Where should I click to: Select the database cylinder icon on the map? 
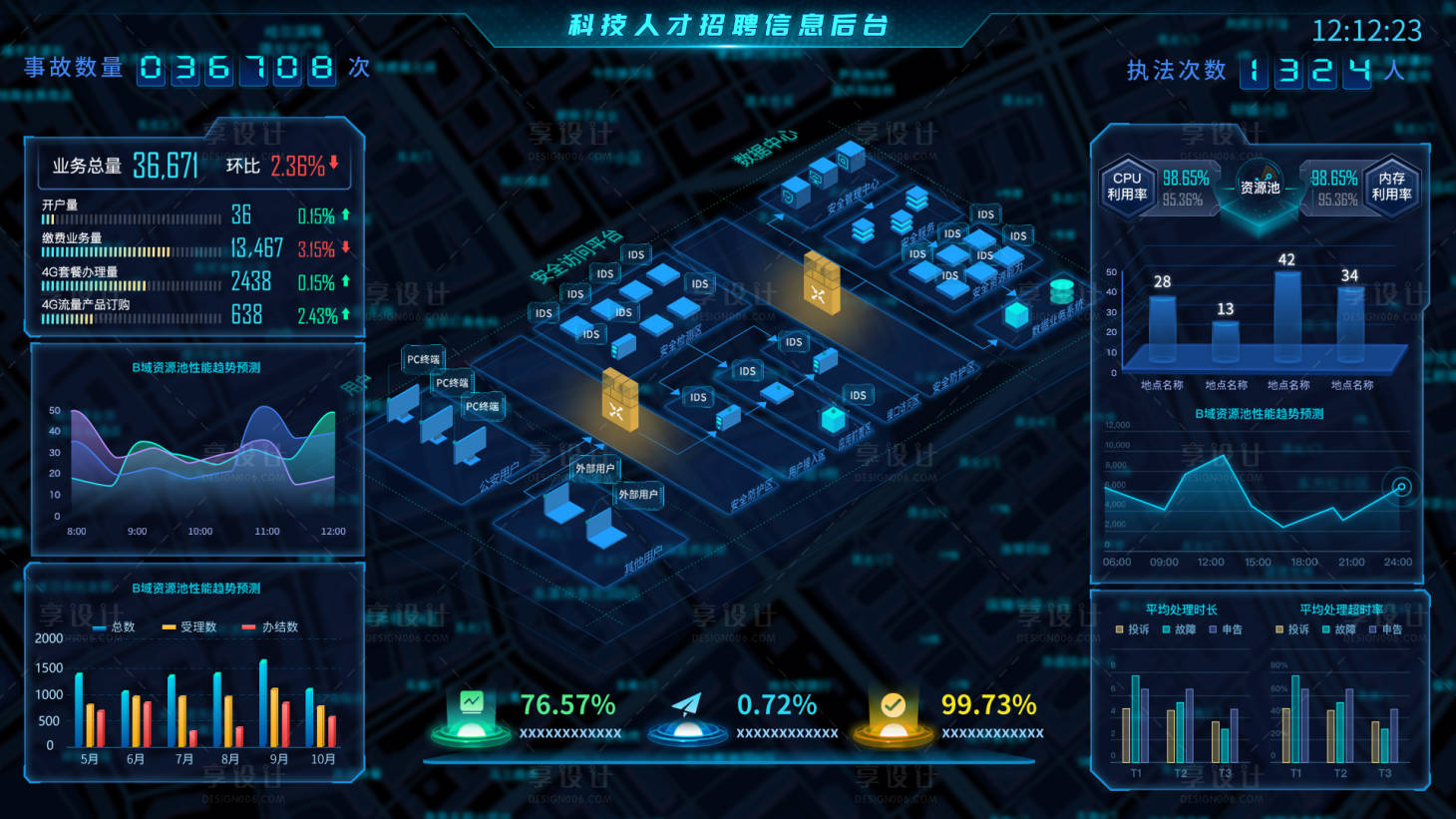pyautogui.click(x=1062, y=290)
